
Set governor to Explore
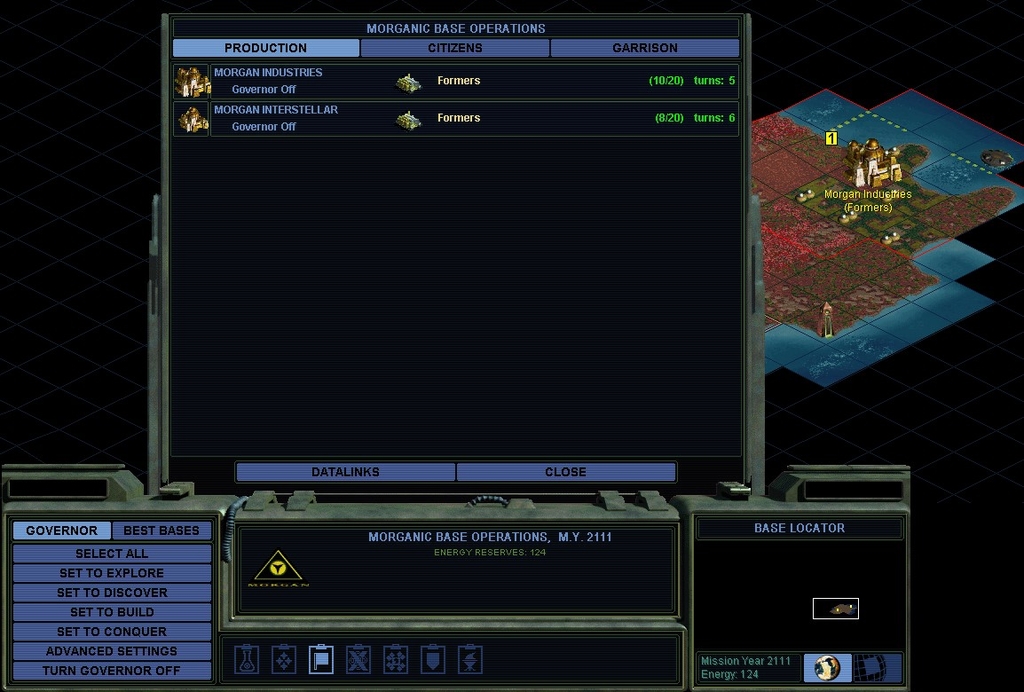[x=112, y=573]
